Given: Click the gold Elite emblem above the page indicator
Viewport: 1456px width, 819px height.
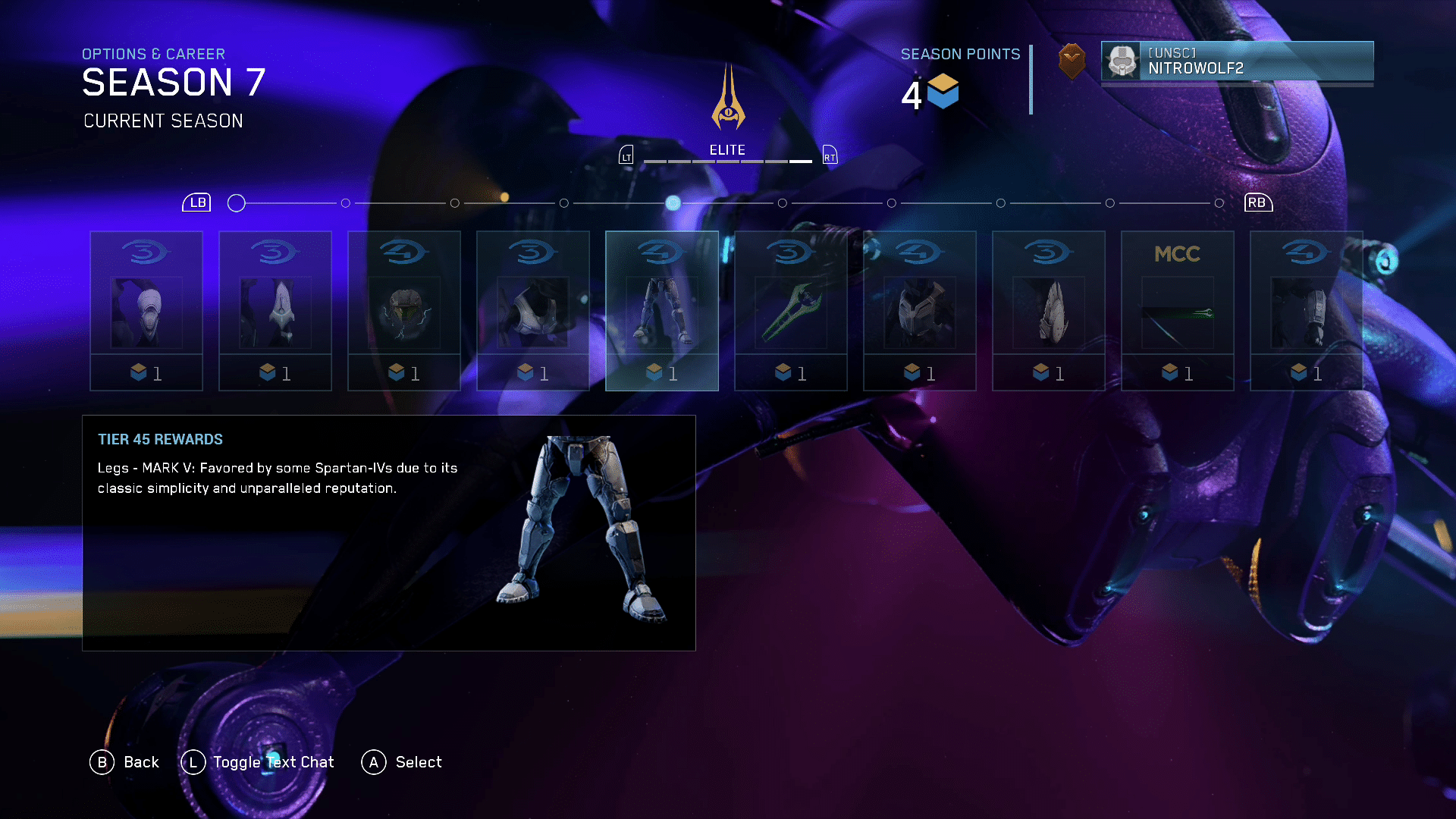Looking at the screenshot, I should [x=728, y=99].
